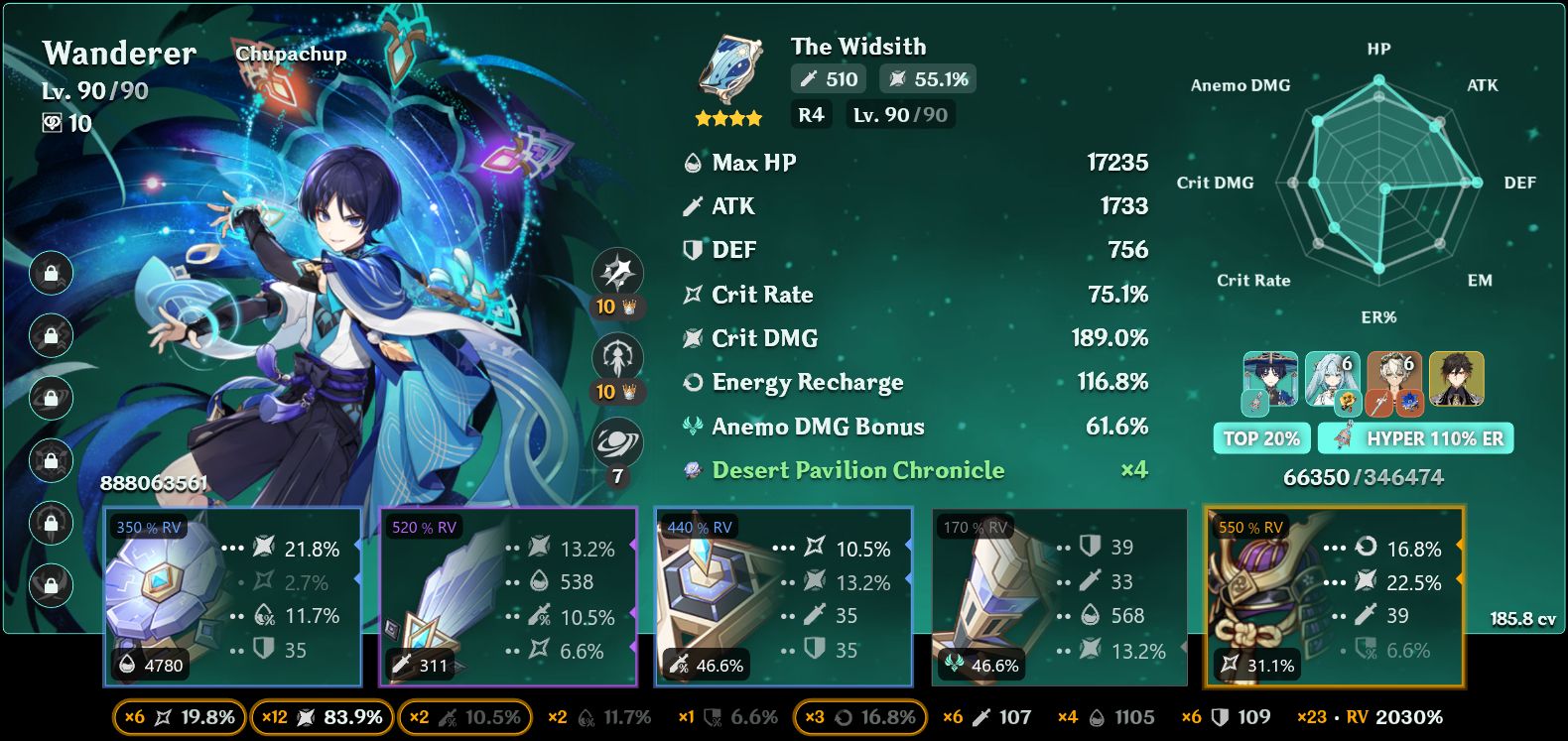Highlight the Crit DMG 83.9% substat chip
Viewport: 1568px width, 741px height.
tap(322, 717)
